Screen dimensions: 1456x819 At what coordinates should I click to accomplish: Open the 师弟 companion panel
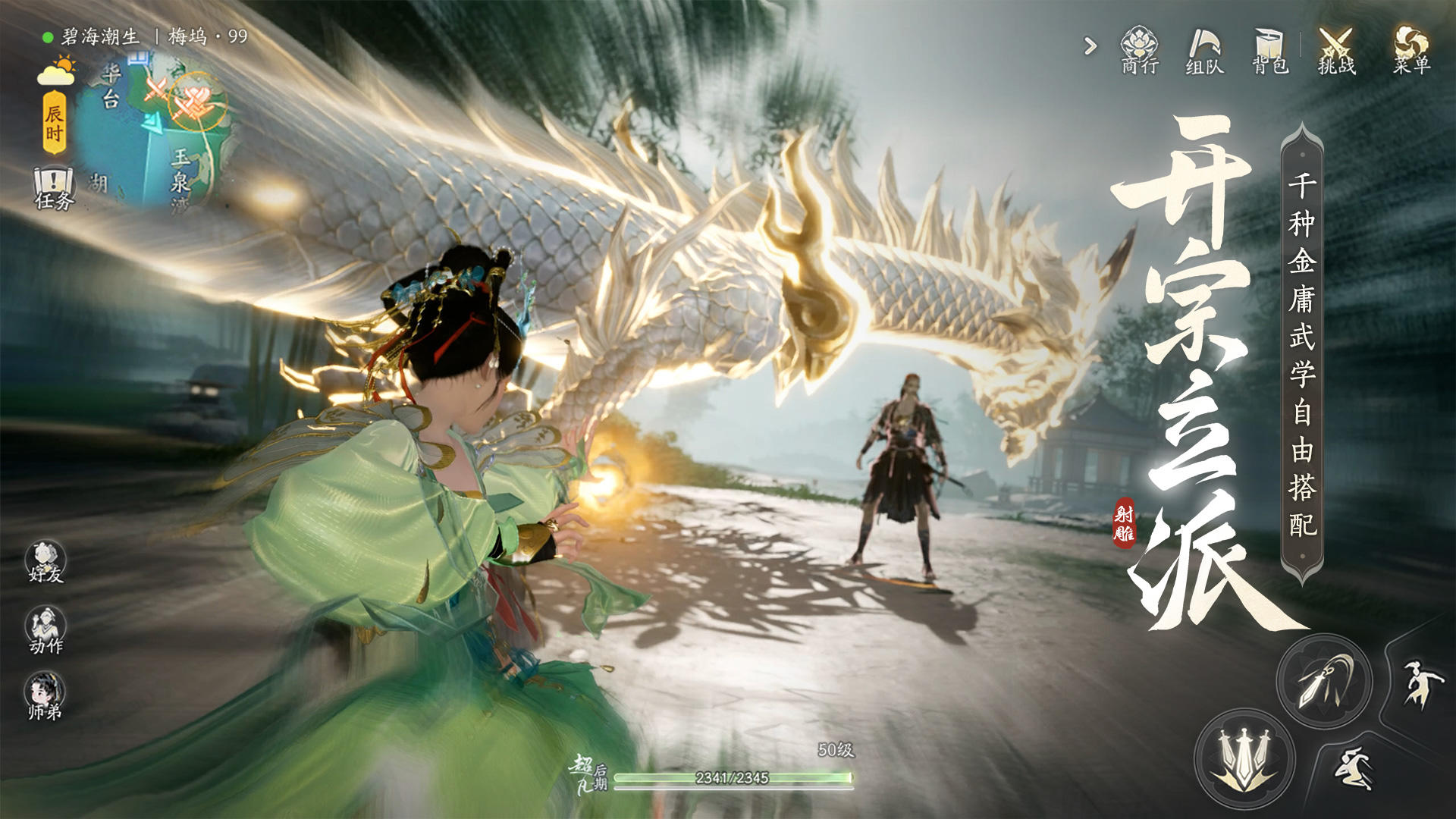click(x=45, y=697)
